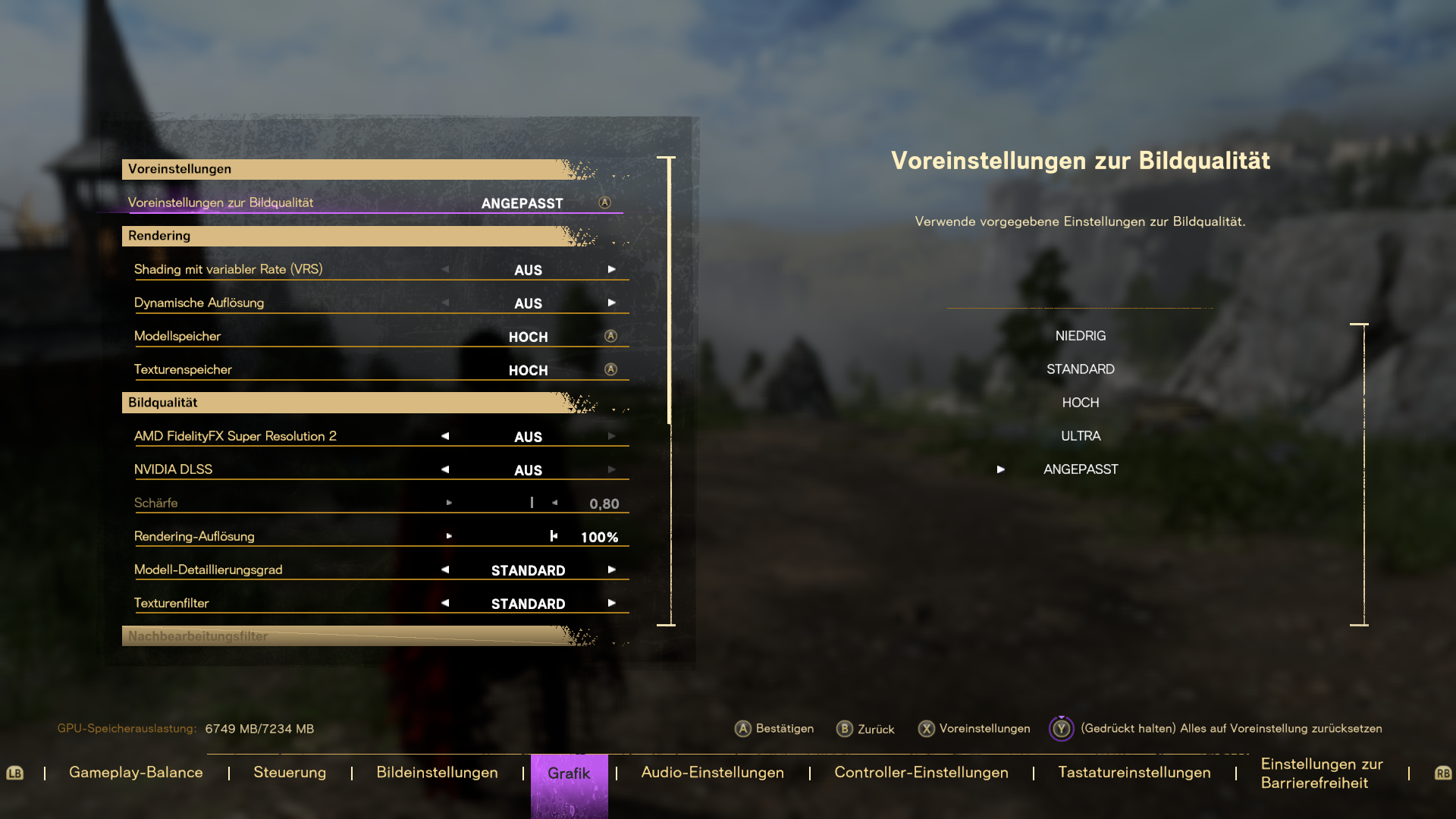Click the A icon beside Texturenspeicher
The height and width of the screenshot is (819, 1456).
pyautogui.click(x=610, y=370)
